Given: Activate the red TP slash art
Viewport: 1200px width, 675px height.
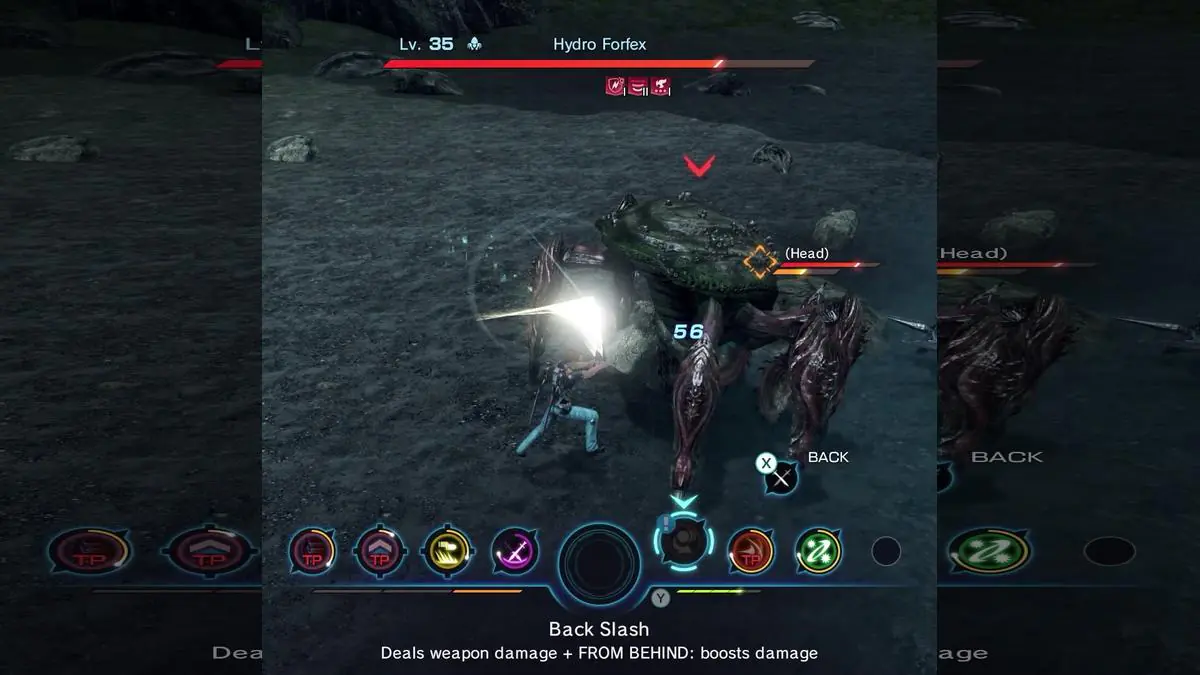Looking at the screenshot, I should coord(751,551).
